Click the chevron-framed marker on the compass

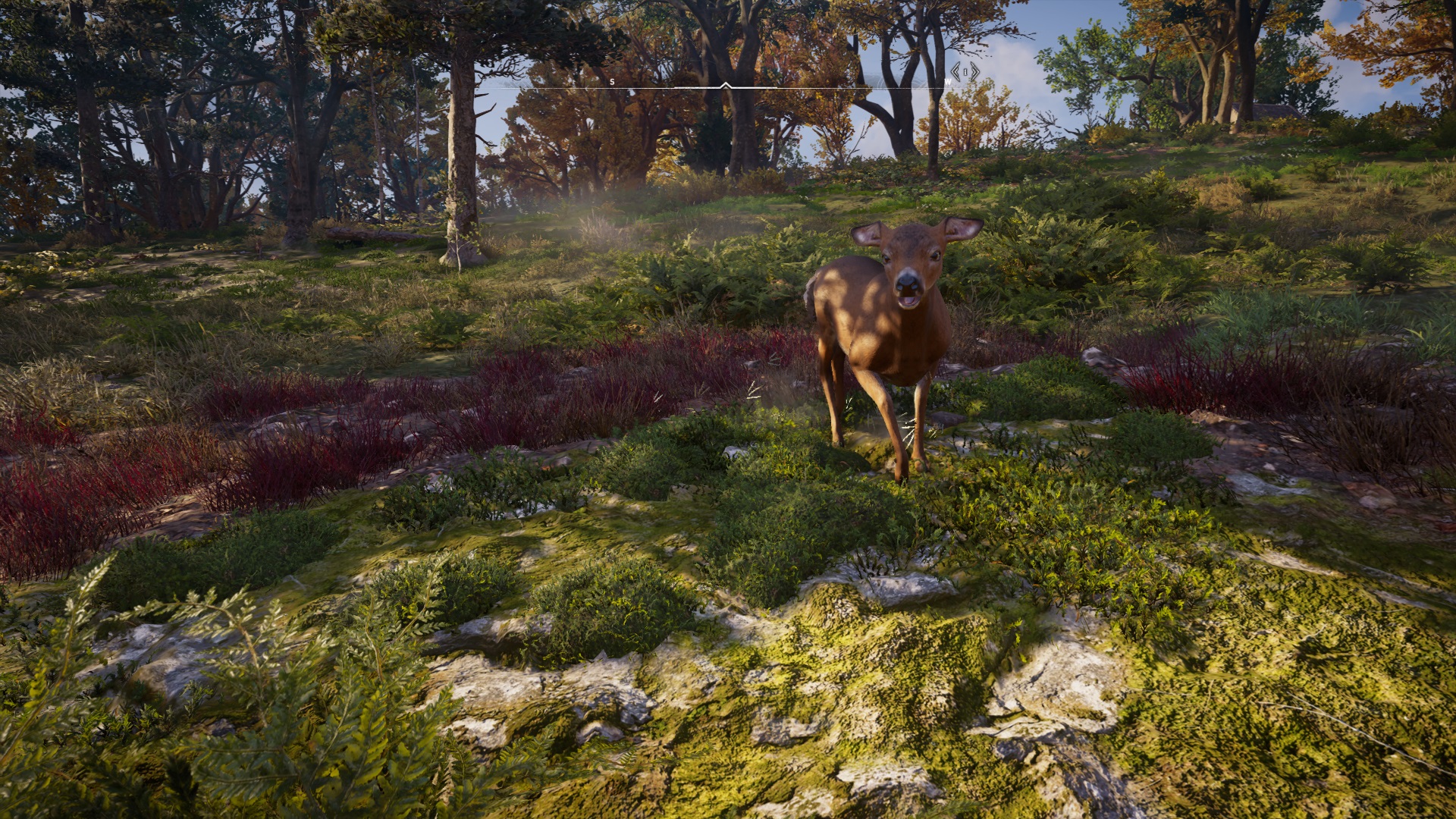[965, 72]
